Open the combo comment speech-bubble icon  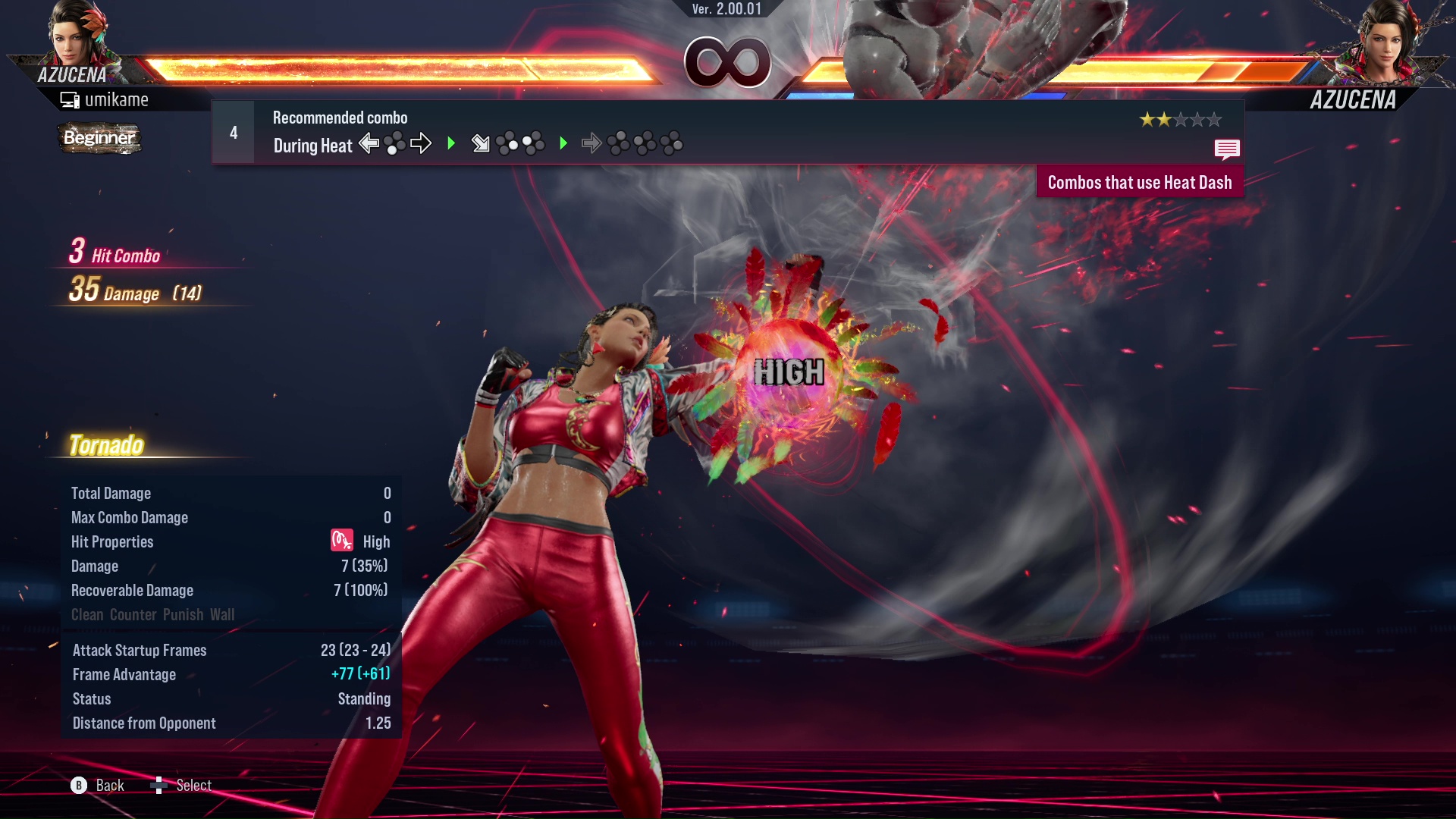point(1226,149)
